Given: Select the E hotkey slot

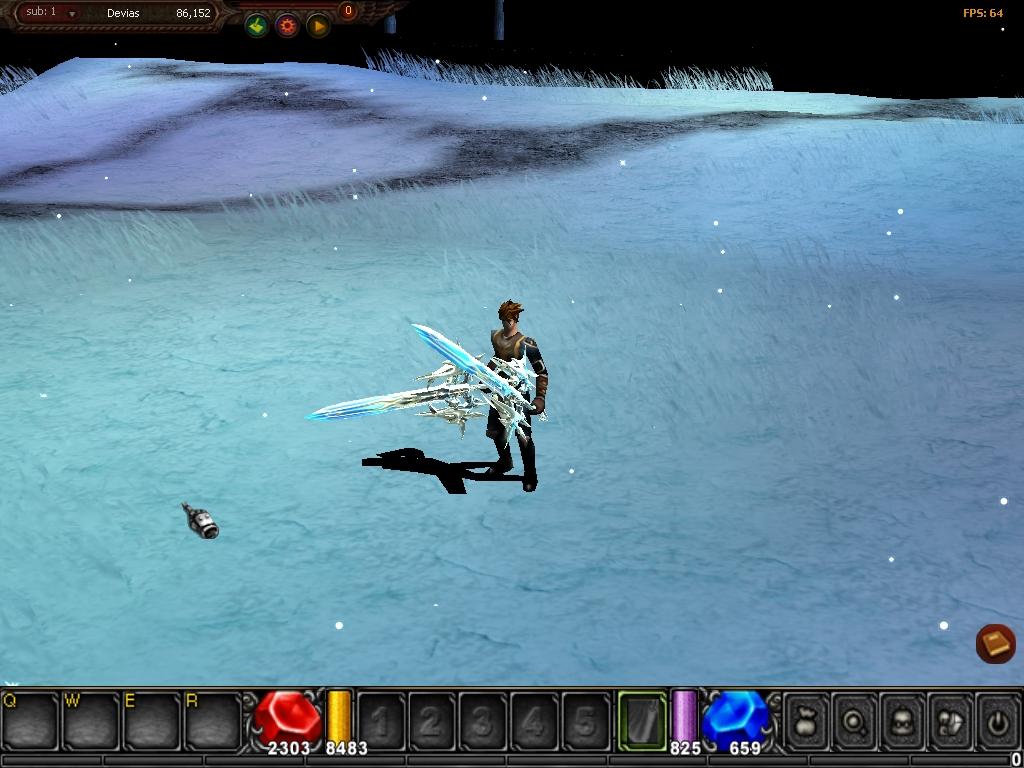Looking at the screenshot, I should pyautogui.click(x=153, y=719).
